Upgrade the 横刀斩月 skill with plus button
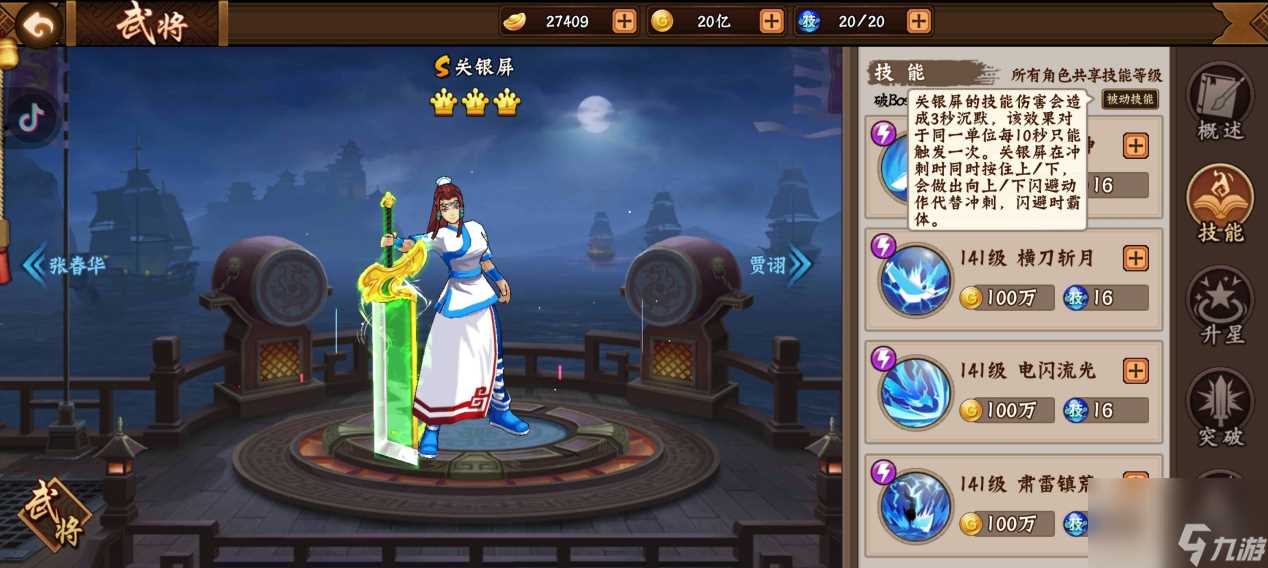 1136,258
